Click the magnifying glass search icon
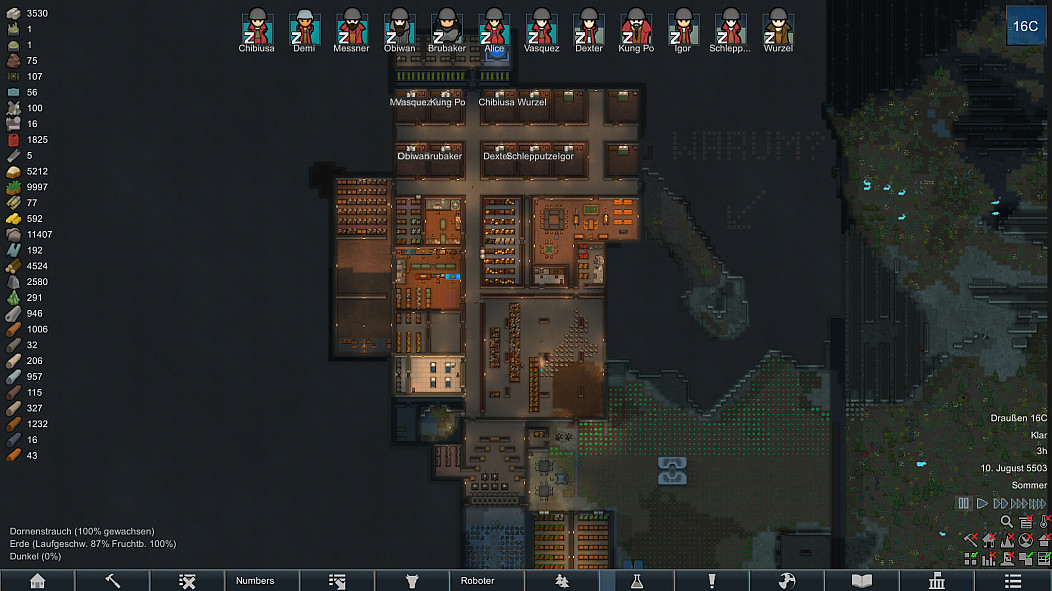This screenshot has height=591, width=1052. coord(1007,521)
